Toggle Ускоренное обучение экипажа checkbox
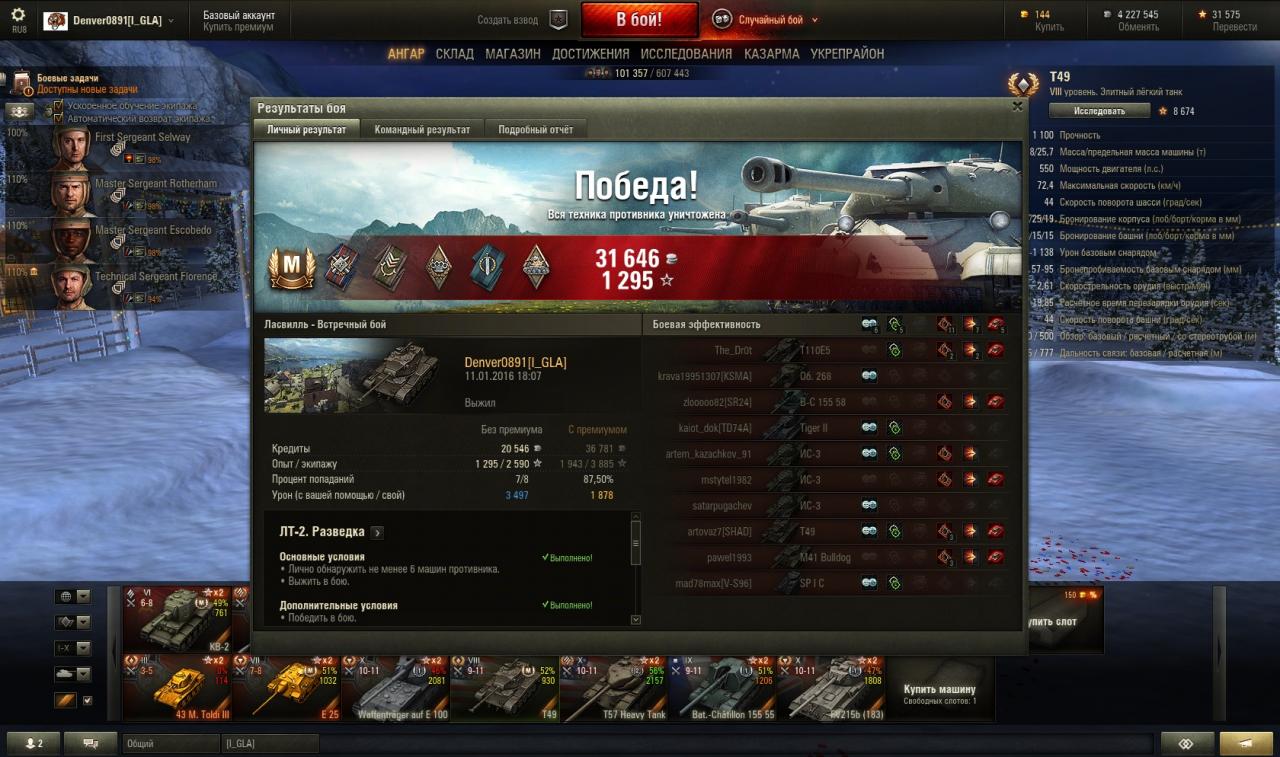The image size is (1280, 757). [58, 105]
